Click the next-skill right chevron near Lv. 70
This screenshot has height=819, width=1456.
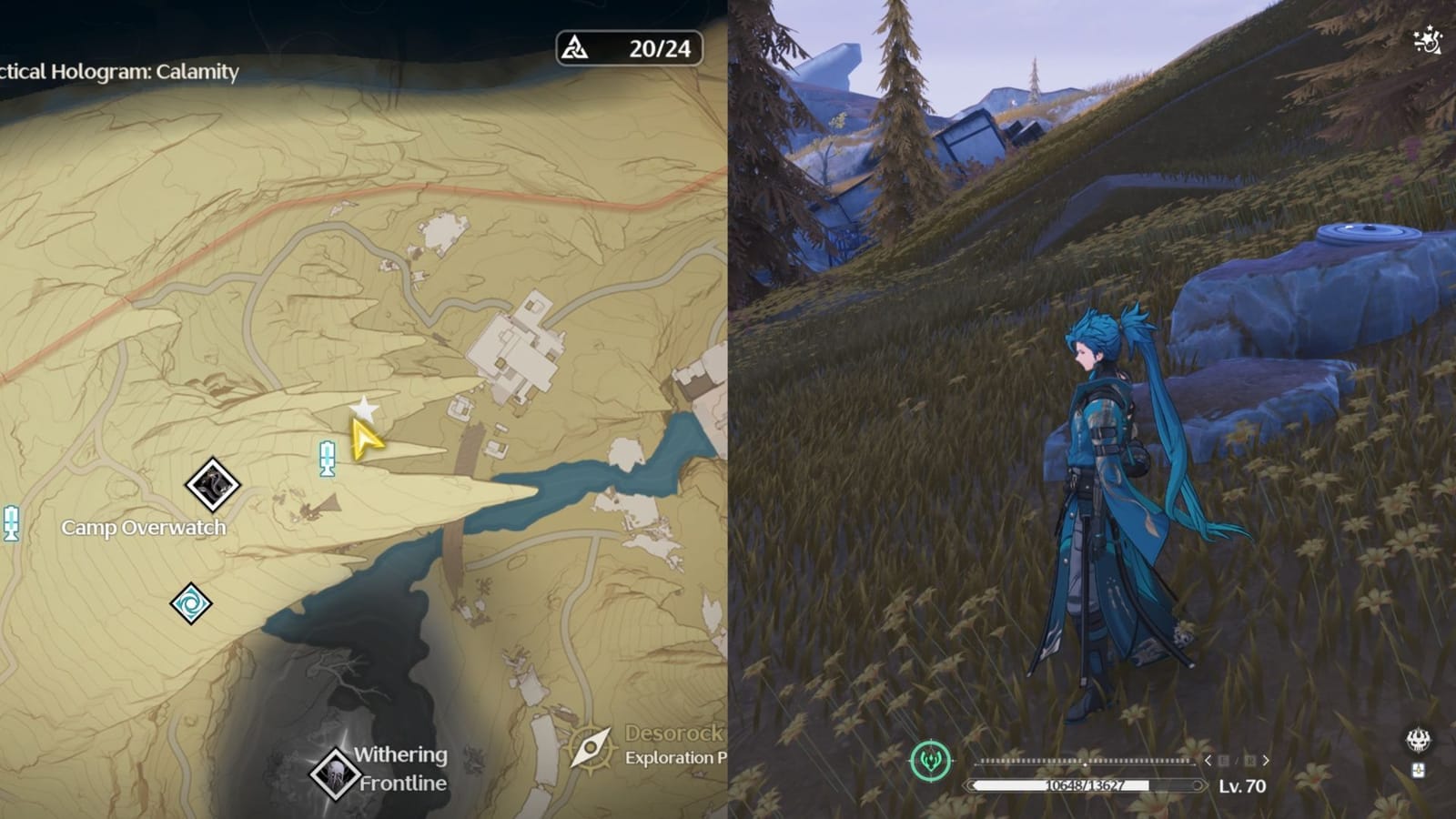[1265, 761]
